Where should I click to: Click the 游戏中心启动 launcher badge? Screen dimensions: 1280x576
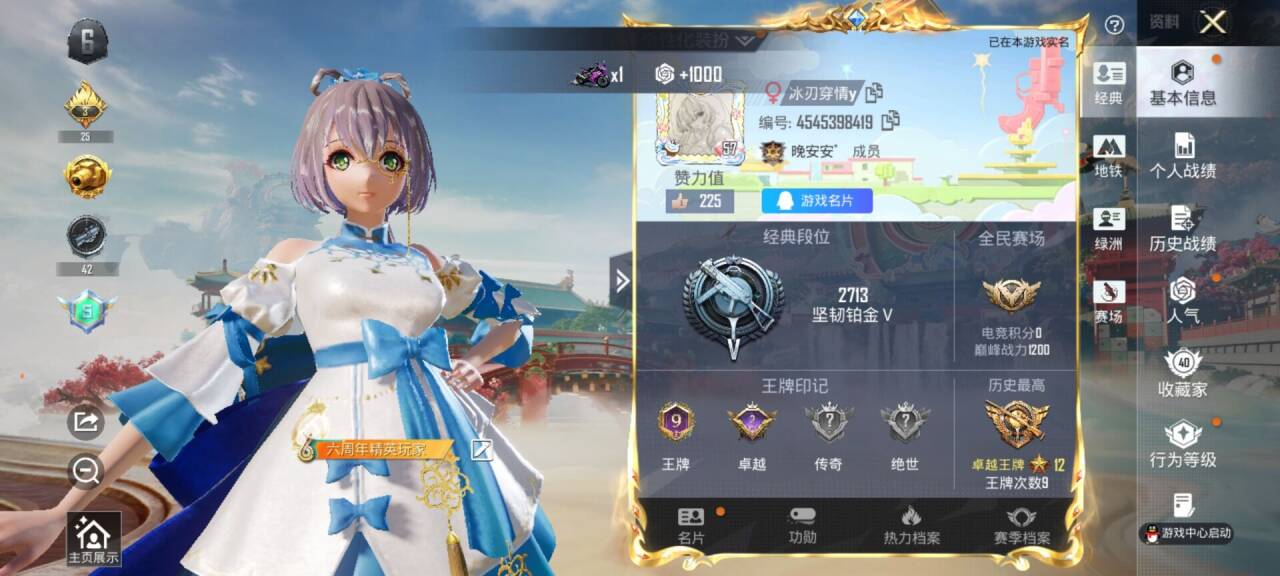coord(1186,533)
